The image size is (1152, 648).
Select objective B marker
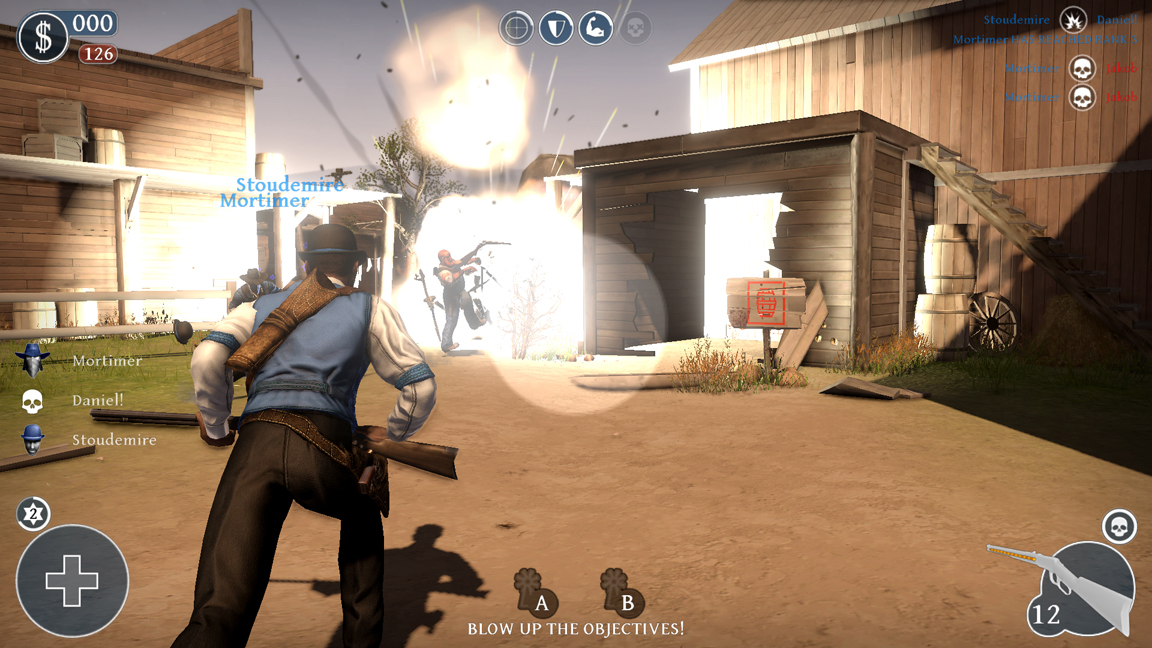tap(620, 592)
